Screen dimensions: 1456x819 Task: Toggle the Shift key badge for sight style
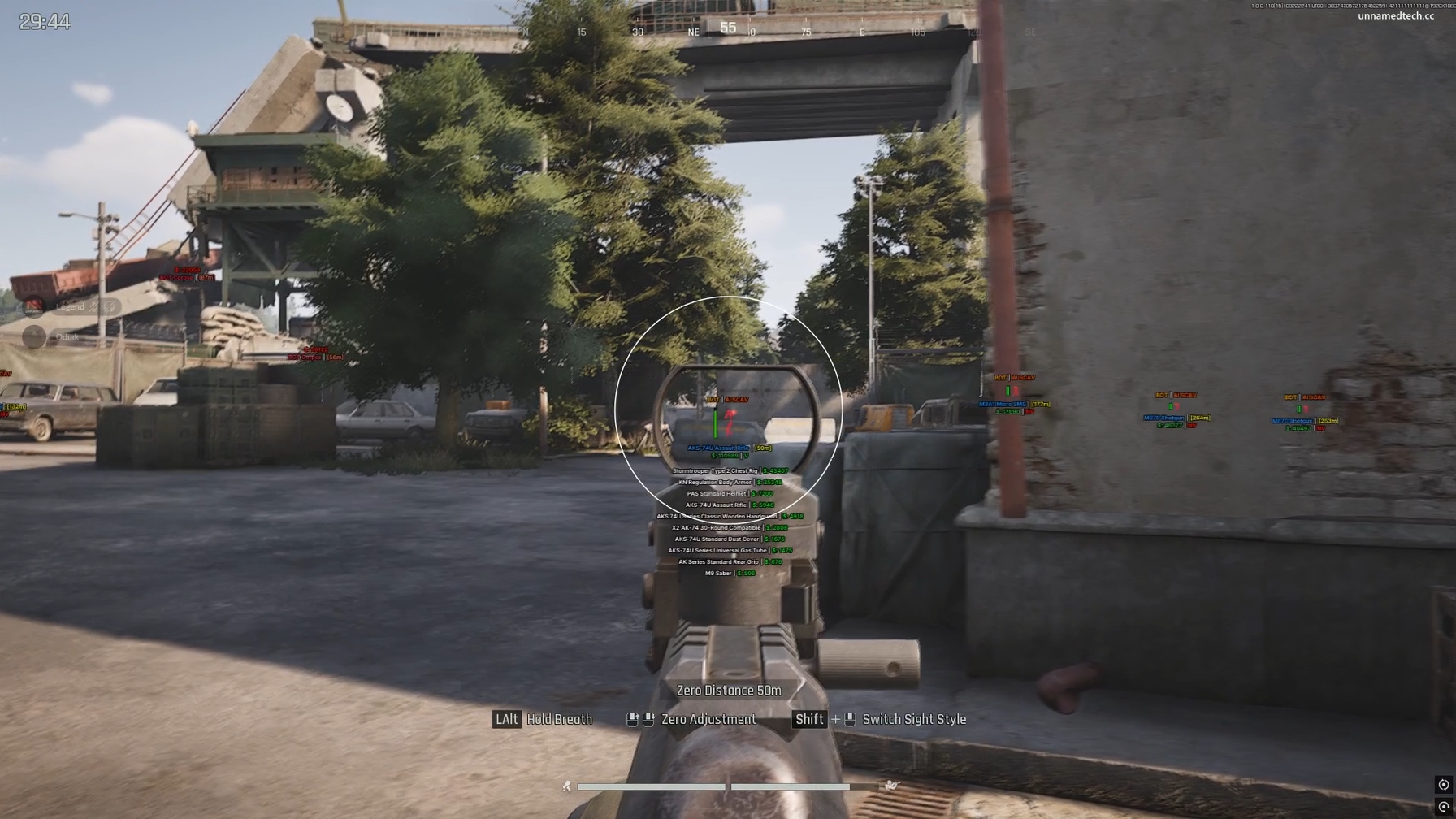point(809,720)
